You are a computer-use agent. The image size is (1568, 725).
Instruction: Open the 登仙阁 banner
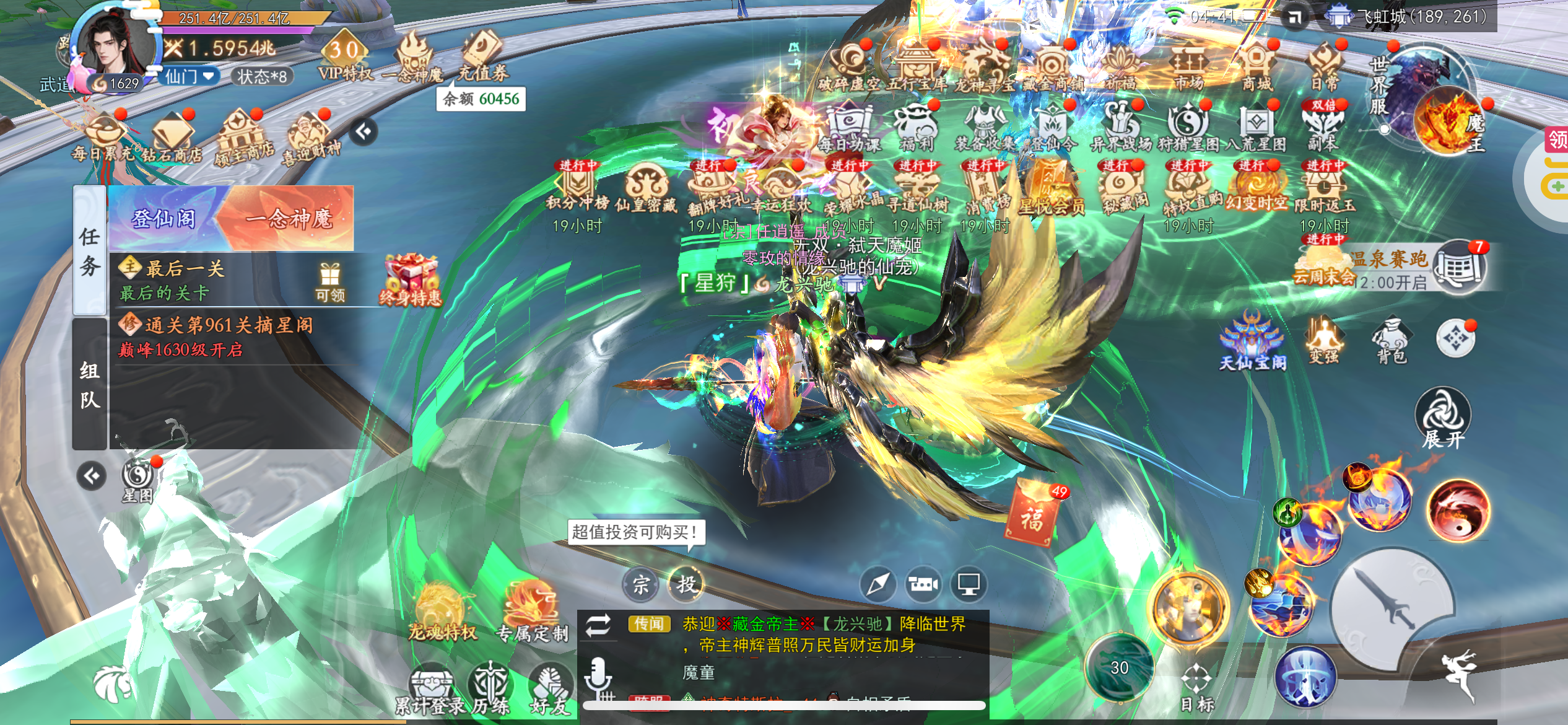coord(164,218)
